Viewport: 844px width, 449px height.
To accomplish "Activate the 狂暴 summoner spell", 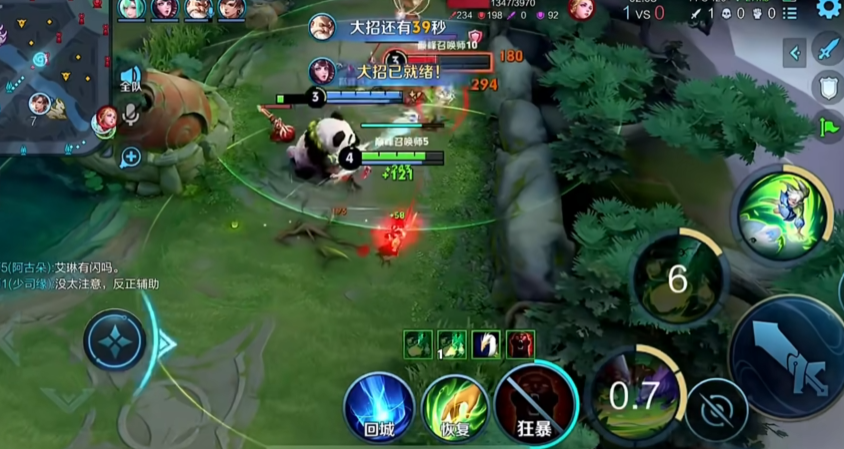I will coord(535,407).
